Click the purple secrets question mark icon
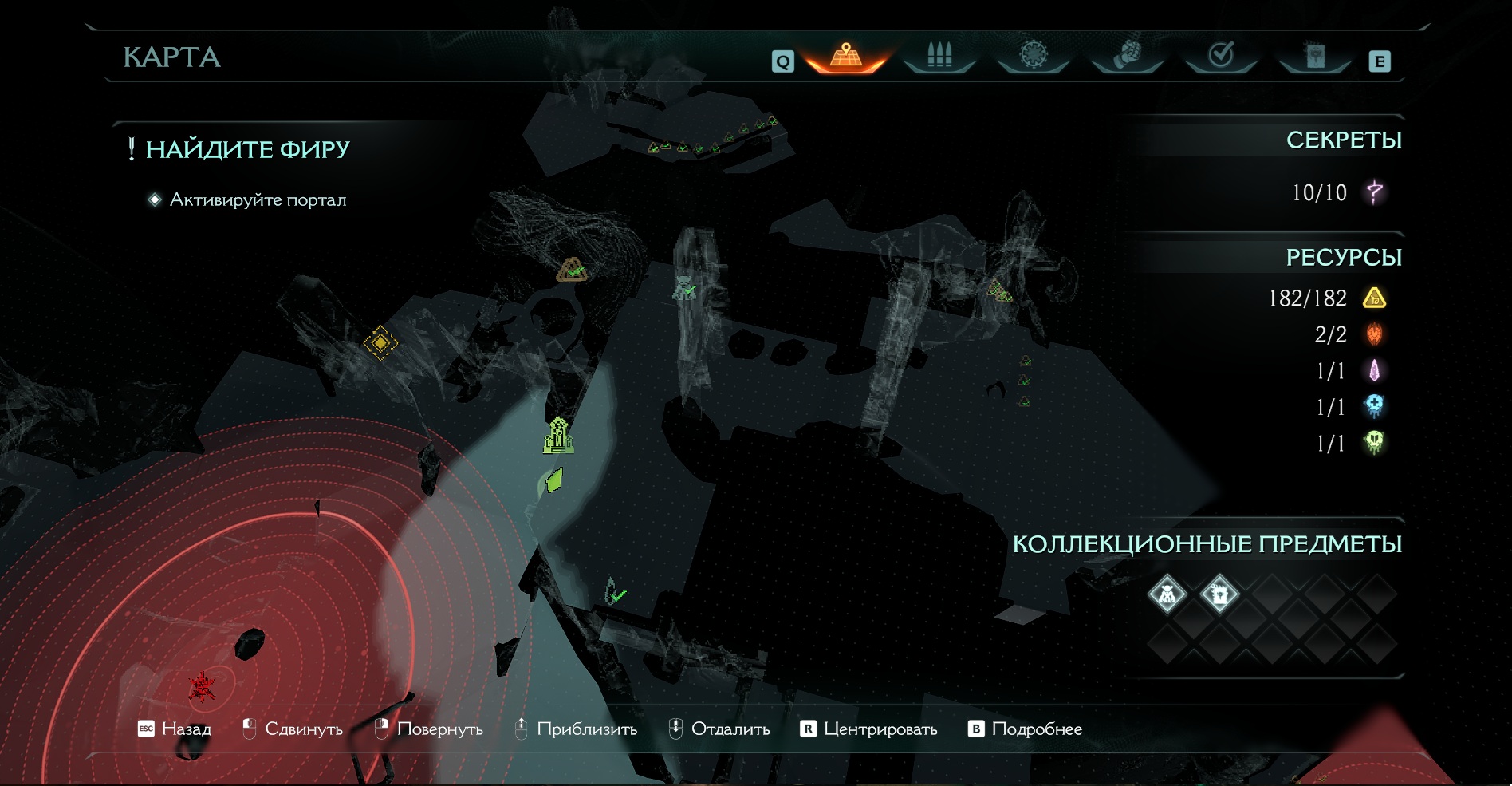This screenshot has width=1512, height=786. coord(1375,192)
